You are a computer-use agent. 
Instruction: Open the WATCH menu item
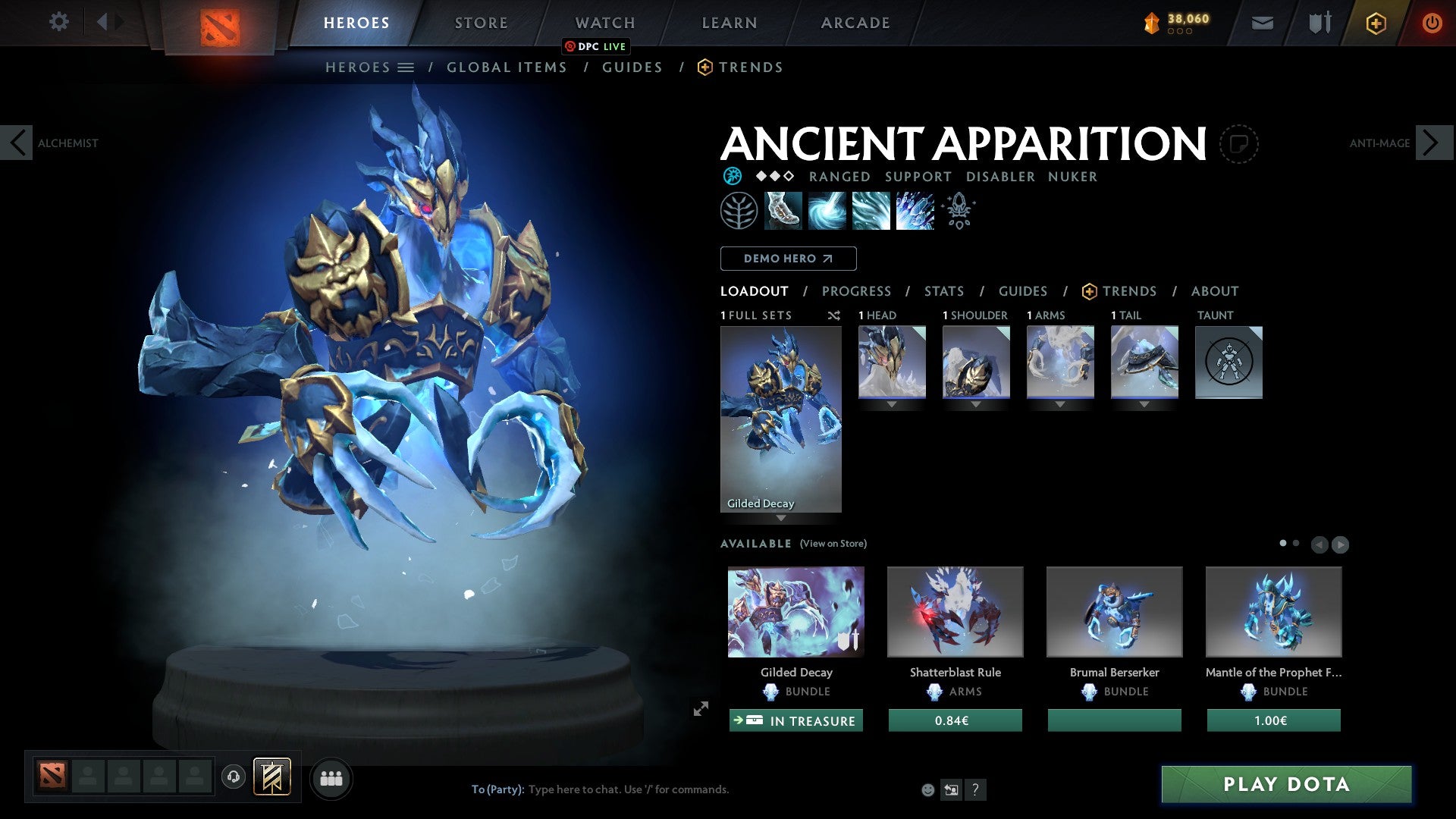pos(604,22)
